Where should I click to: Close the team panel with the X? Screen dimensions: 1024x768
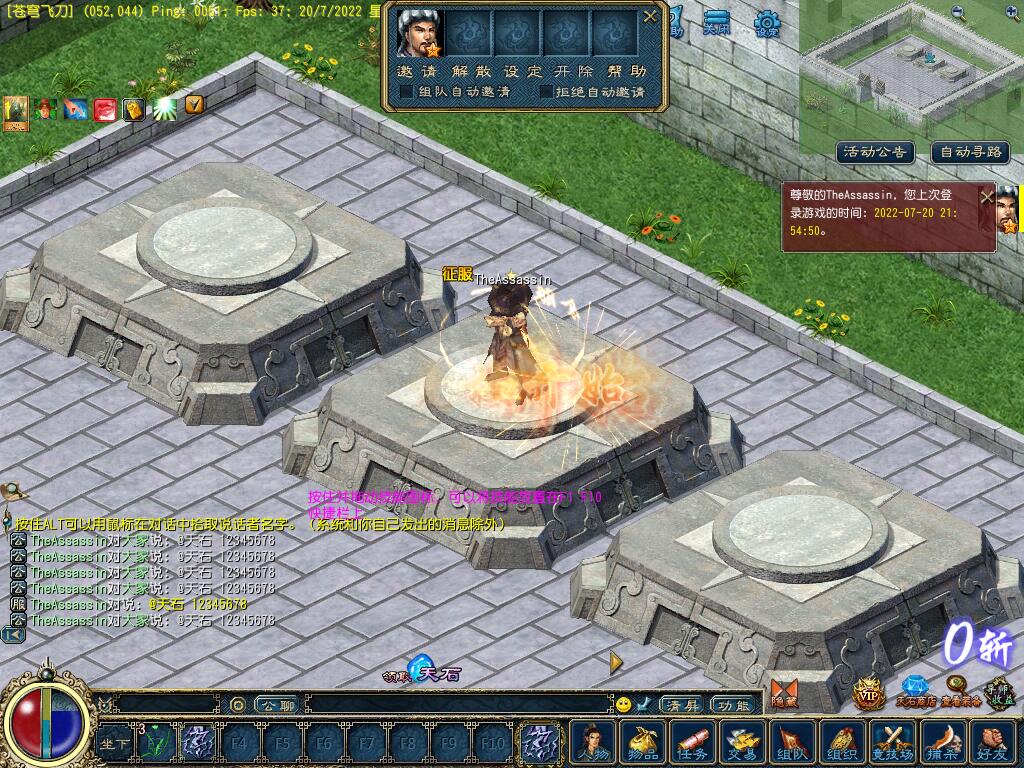pos(650,16)
